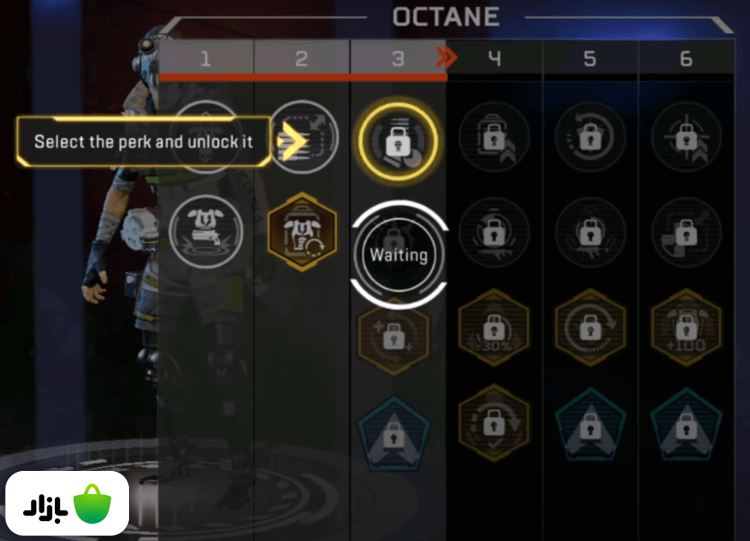Select the level 3 column header
Viewport: 750px width, 541px height.
(x=398, y=59)
